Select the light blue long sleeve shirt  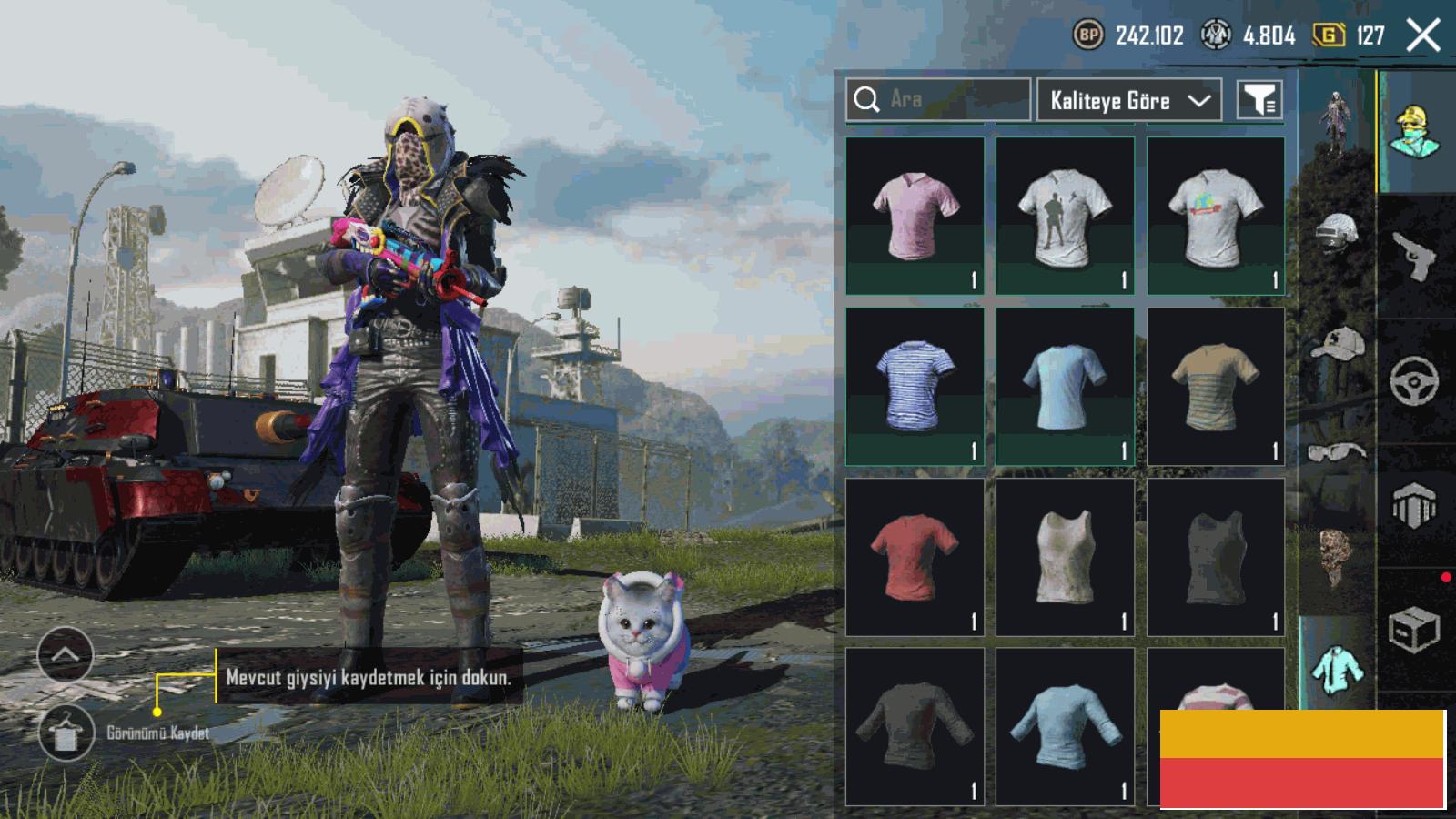click(1065, 726)
